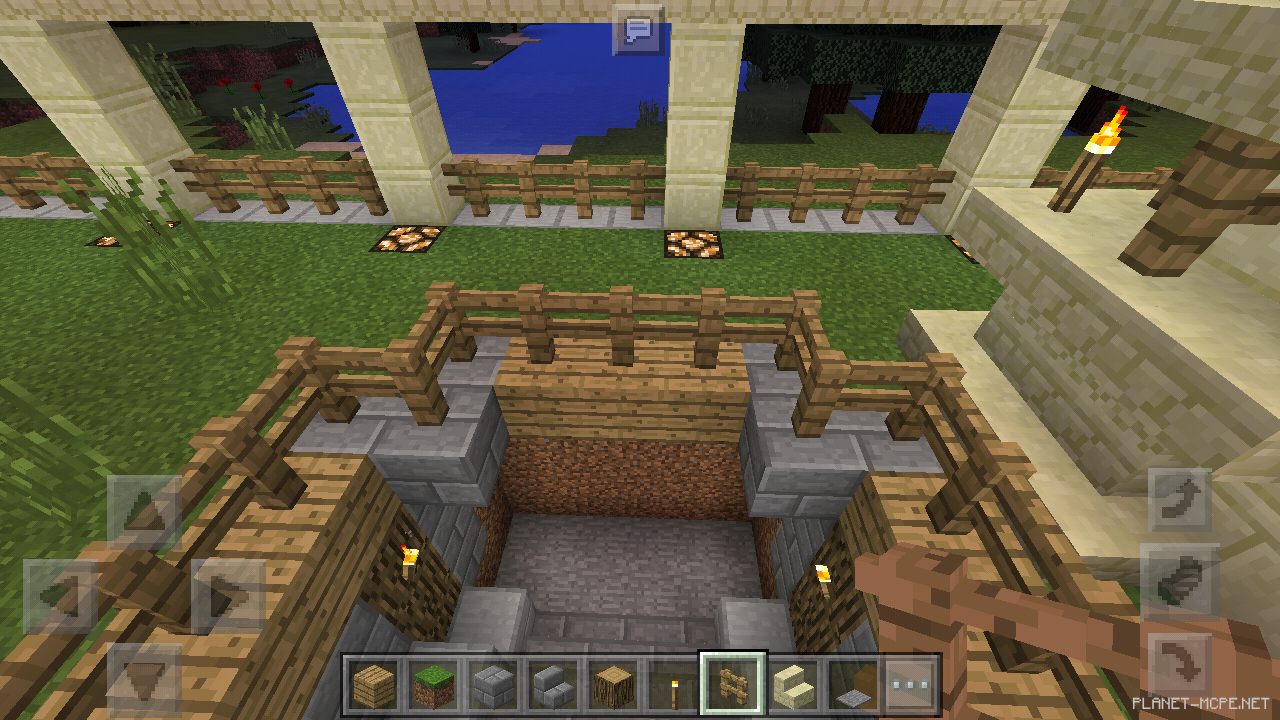The image size is (1280, 720).
Task: Tap the move right arrow
Action: pyautogui.click(x=228, y=596)
